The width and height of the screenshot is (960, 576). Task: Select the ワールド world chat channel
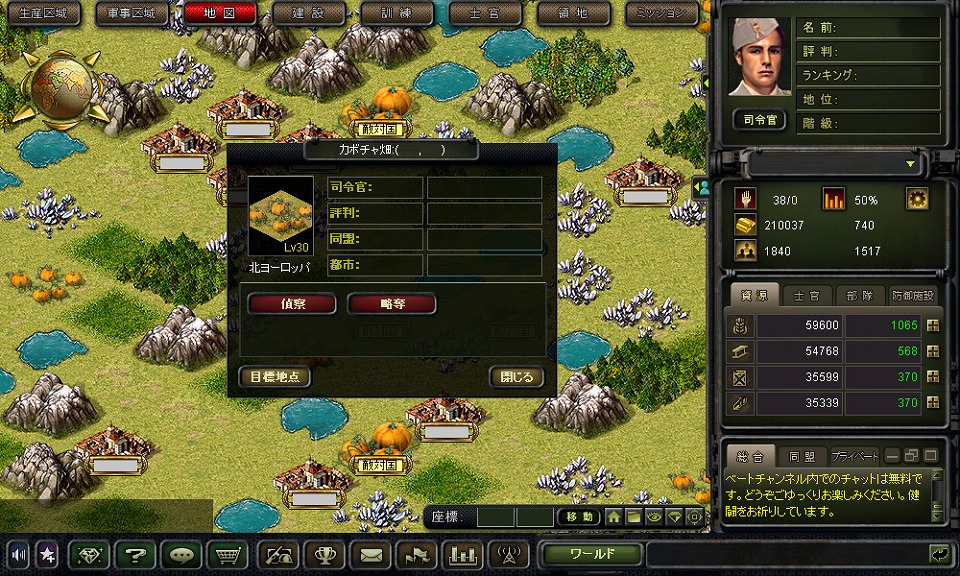(592, 554)
